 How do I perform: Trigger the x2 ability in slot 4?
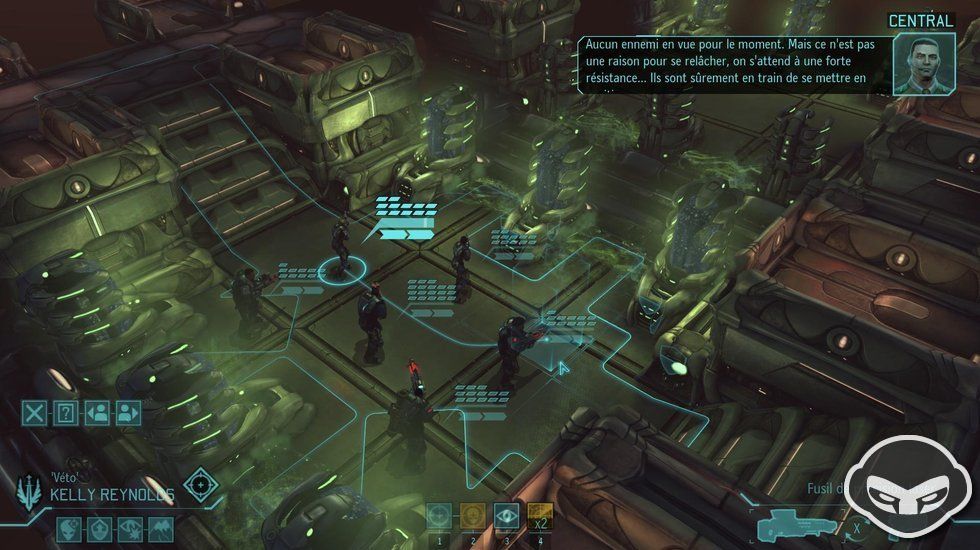(540, 516)
